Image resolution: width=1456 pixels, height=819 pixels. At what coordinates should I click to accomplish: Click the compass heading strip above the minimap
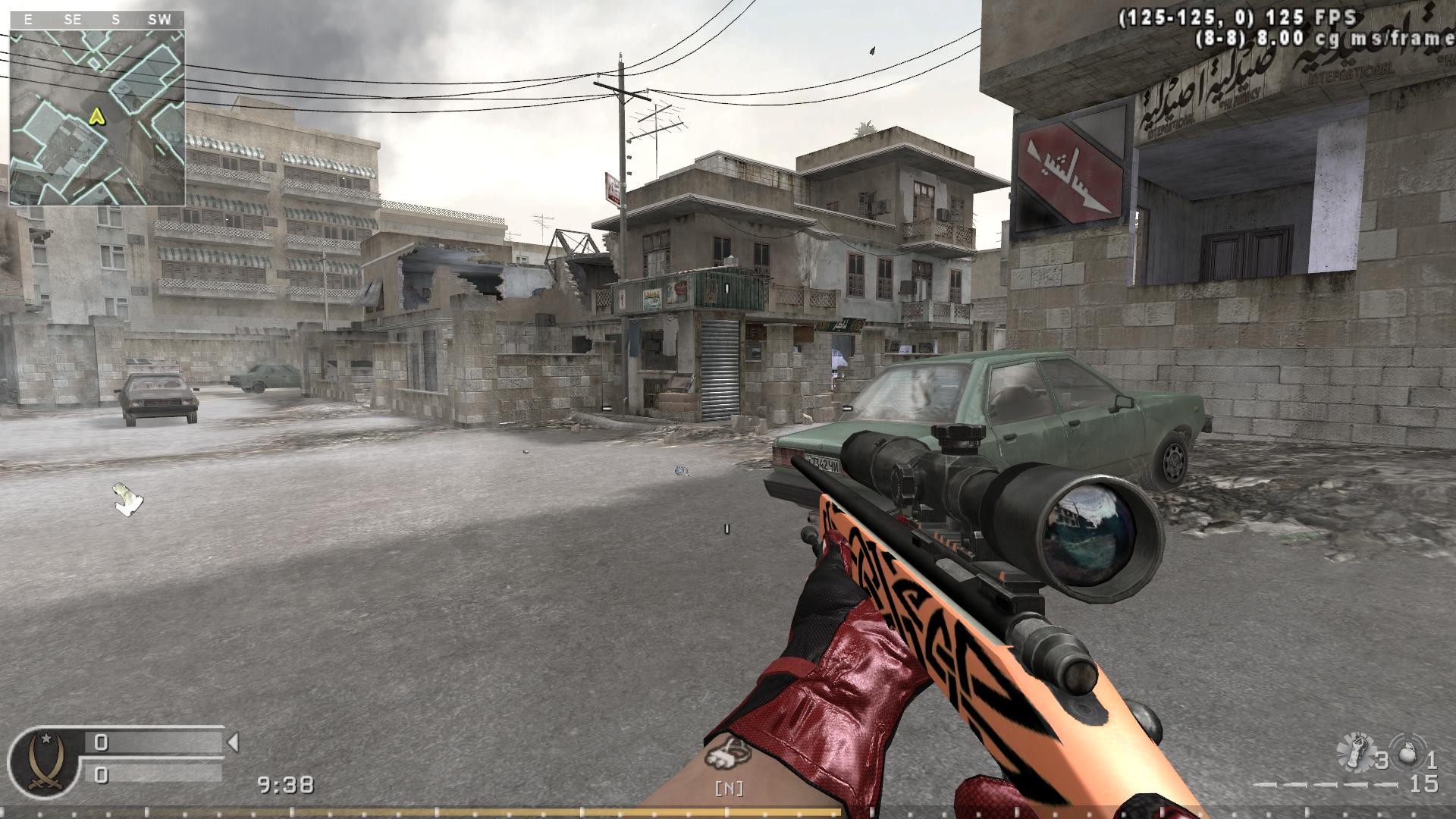coord(97,20)
